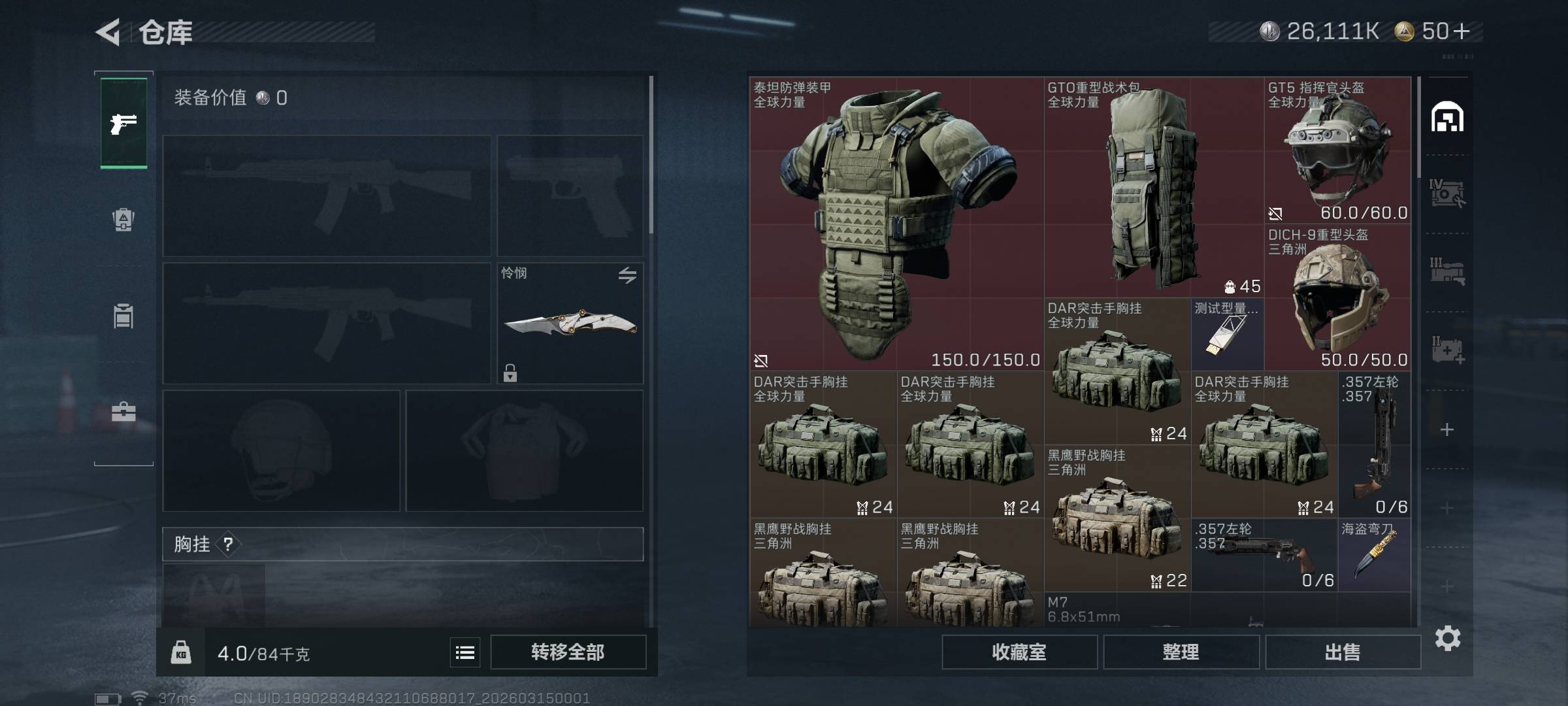This screenshot has height=706, width=1568.
Task: Open the list view icon beside 转移全部
Action: (x=465, y=652)
